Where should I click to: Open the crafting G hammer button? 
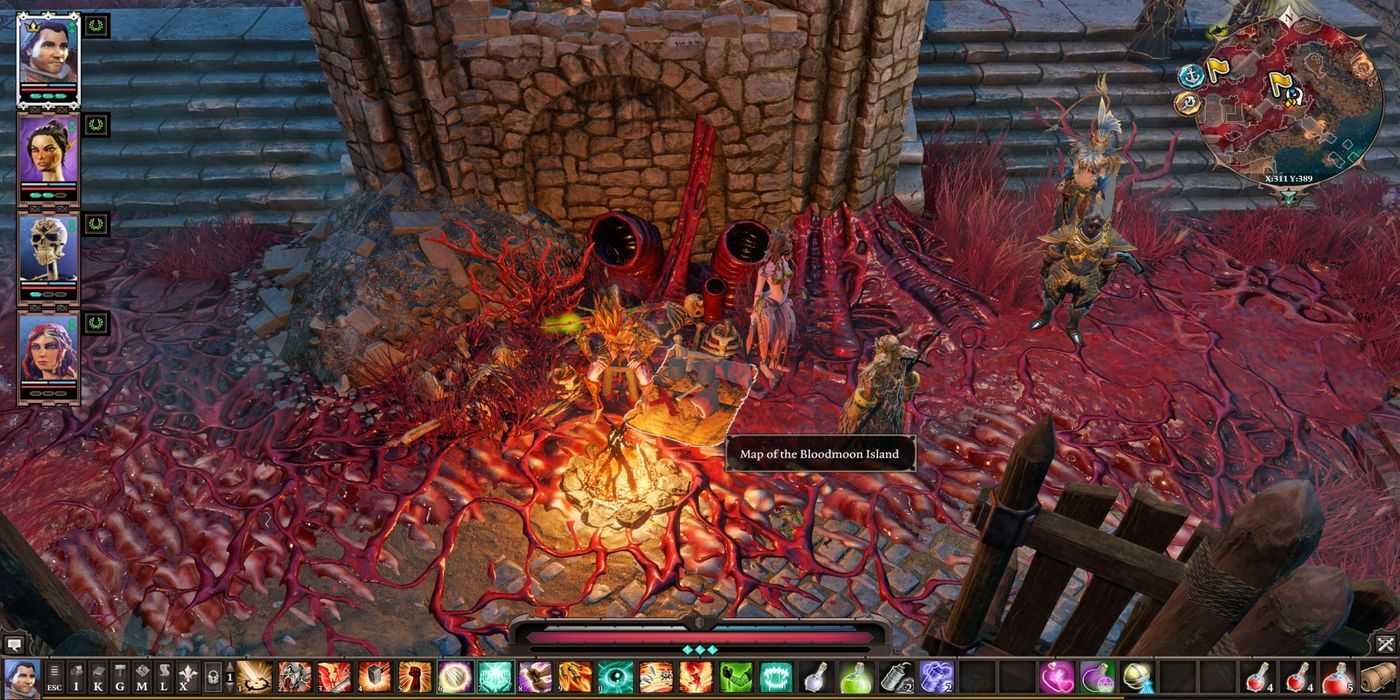click(120, 678)
